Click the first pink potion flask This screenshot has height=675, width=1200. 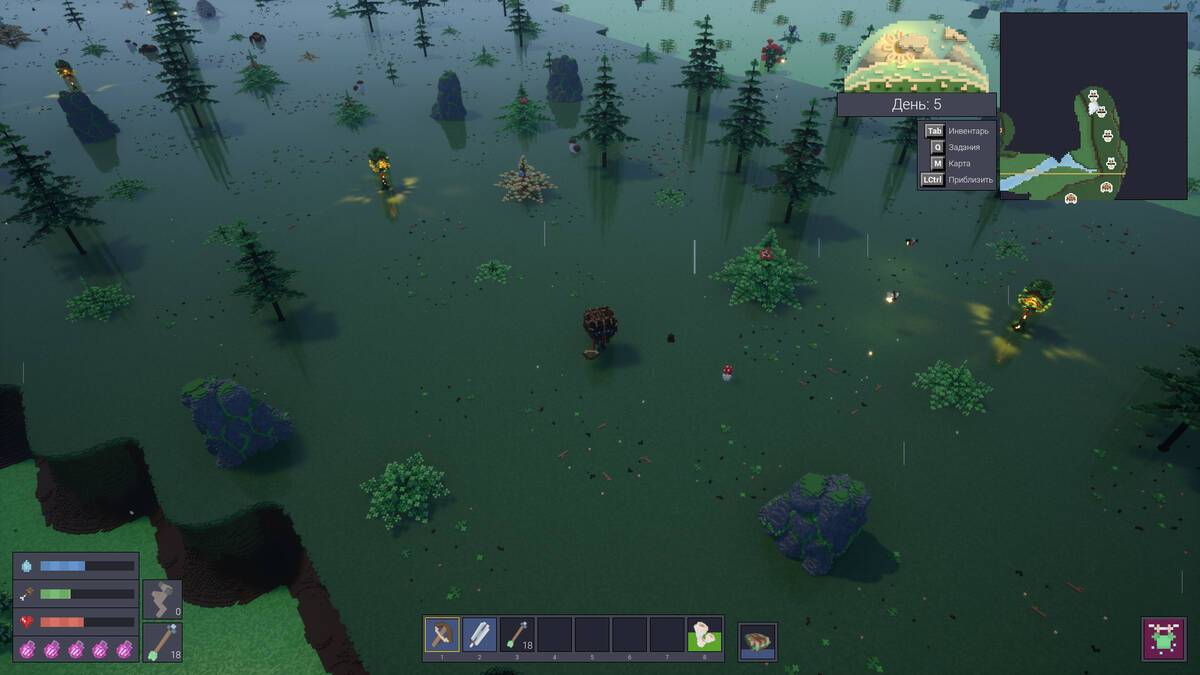tap(28, 649)
